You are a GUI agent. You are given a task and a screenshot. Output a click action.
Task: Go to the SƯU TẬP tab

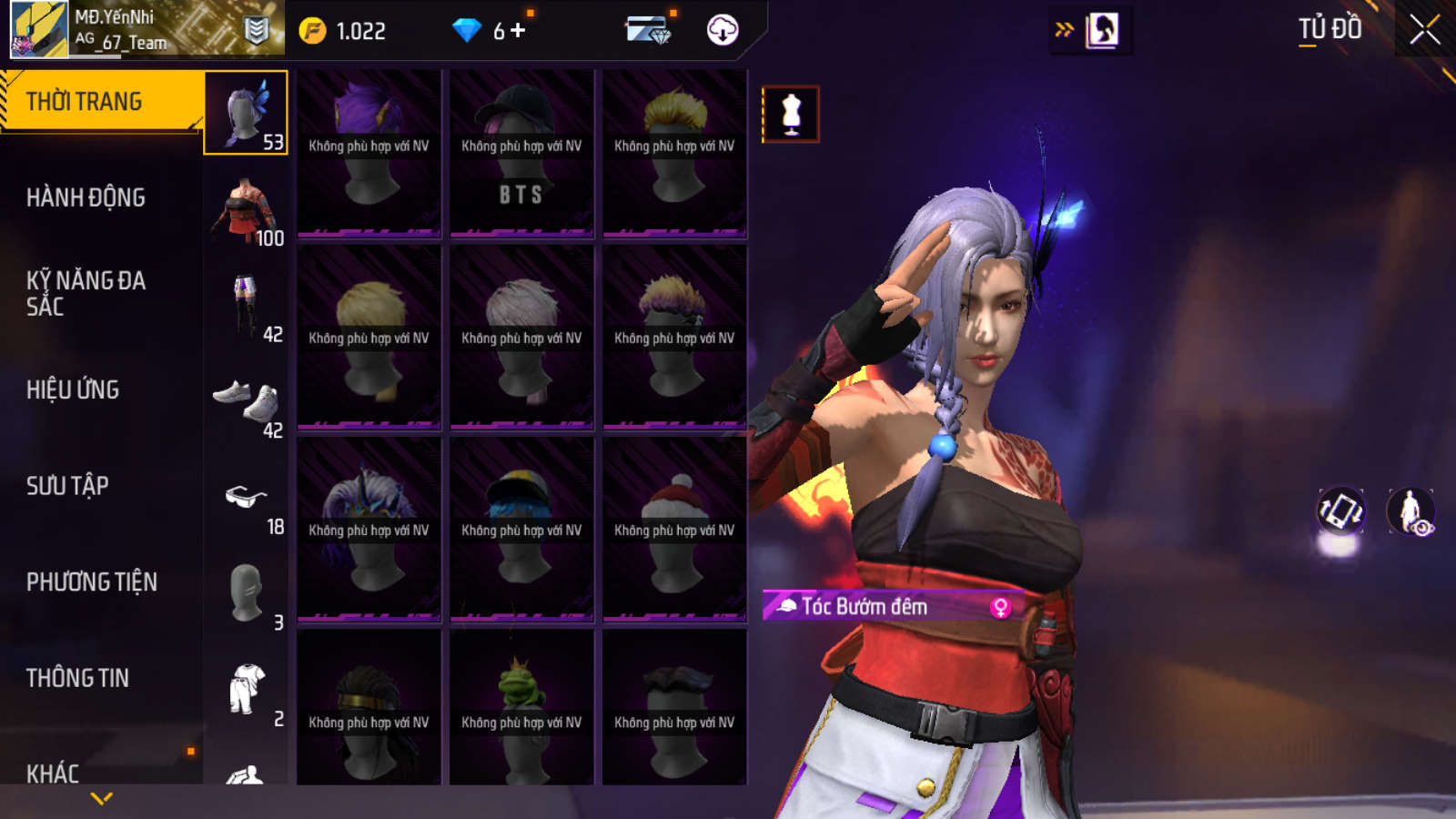click(67, 486)
